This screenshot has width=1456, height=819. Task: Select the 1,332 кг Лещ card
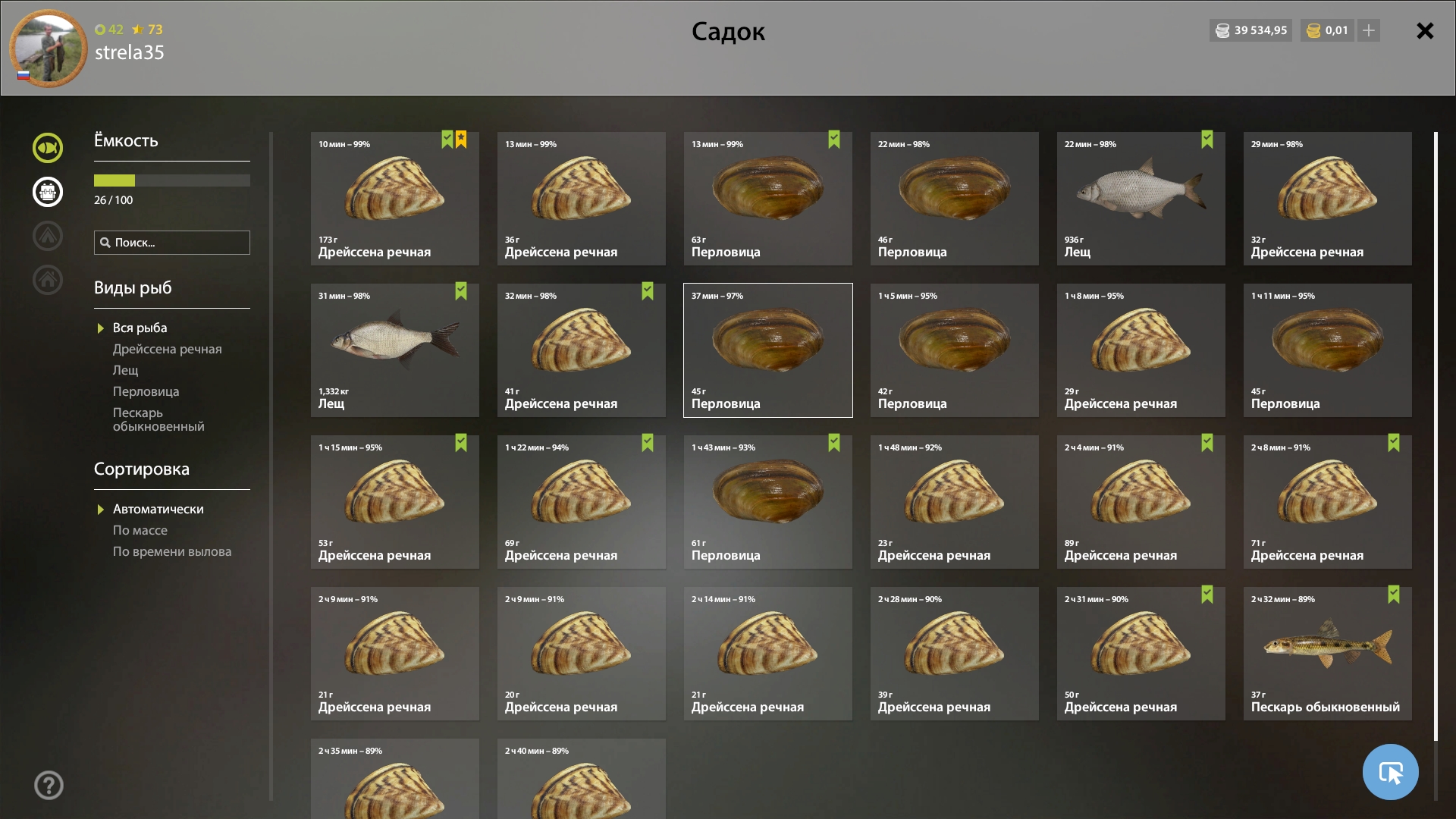click(394, 350)
